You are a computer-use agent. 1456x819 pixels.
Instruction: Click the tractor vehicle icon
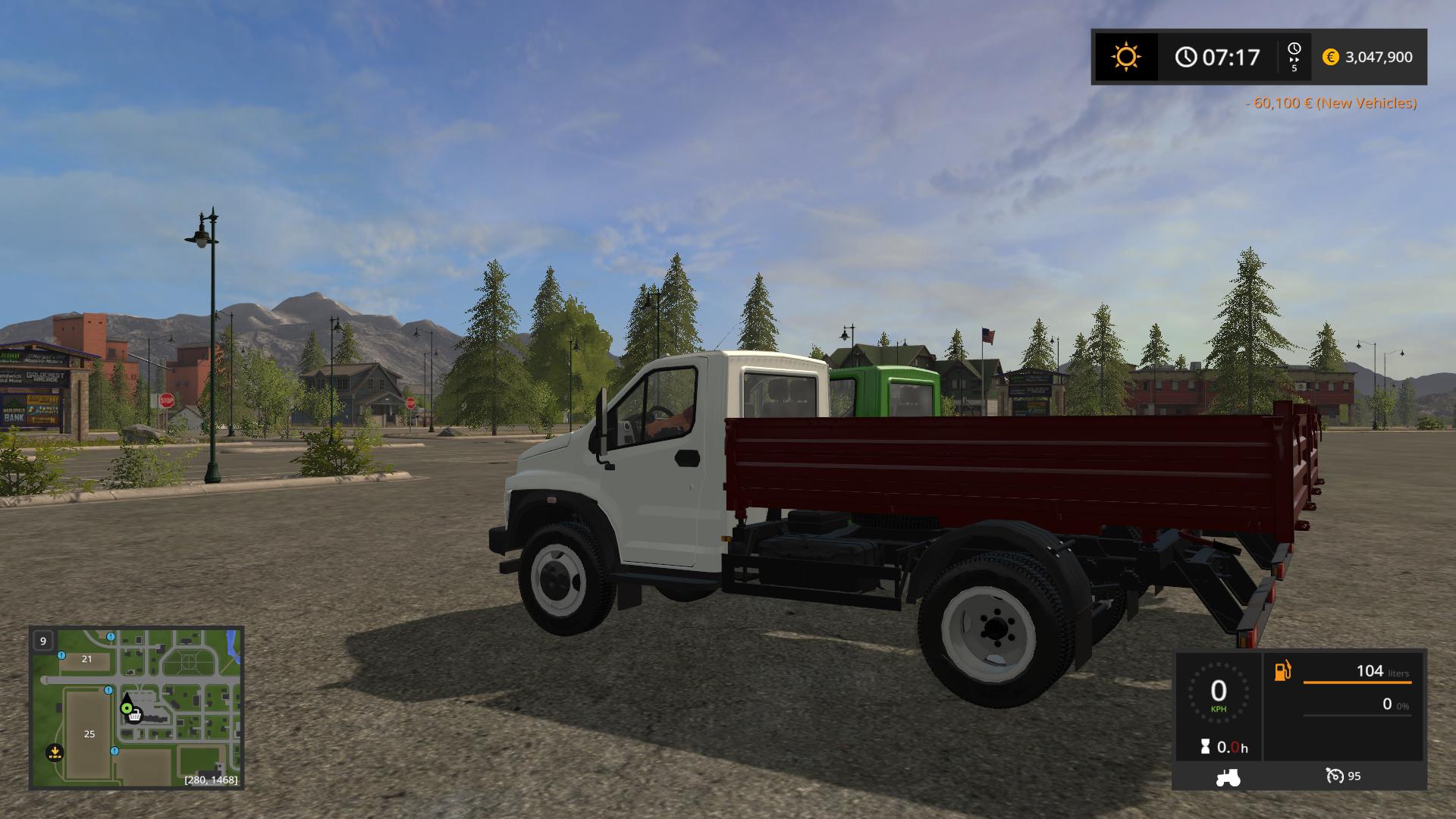coord(1228,777)
